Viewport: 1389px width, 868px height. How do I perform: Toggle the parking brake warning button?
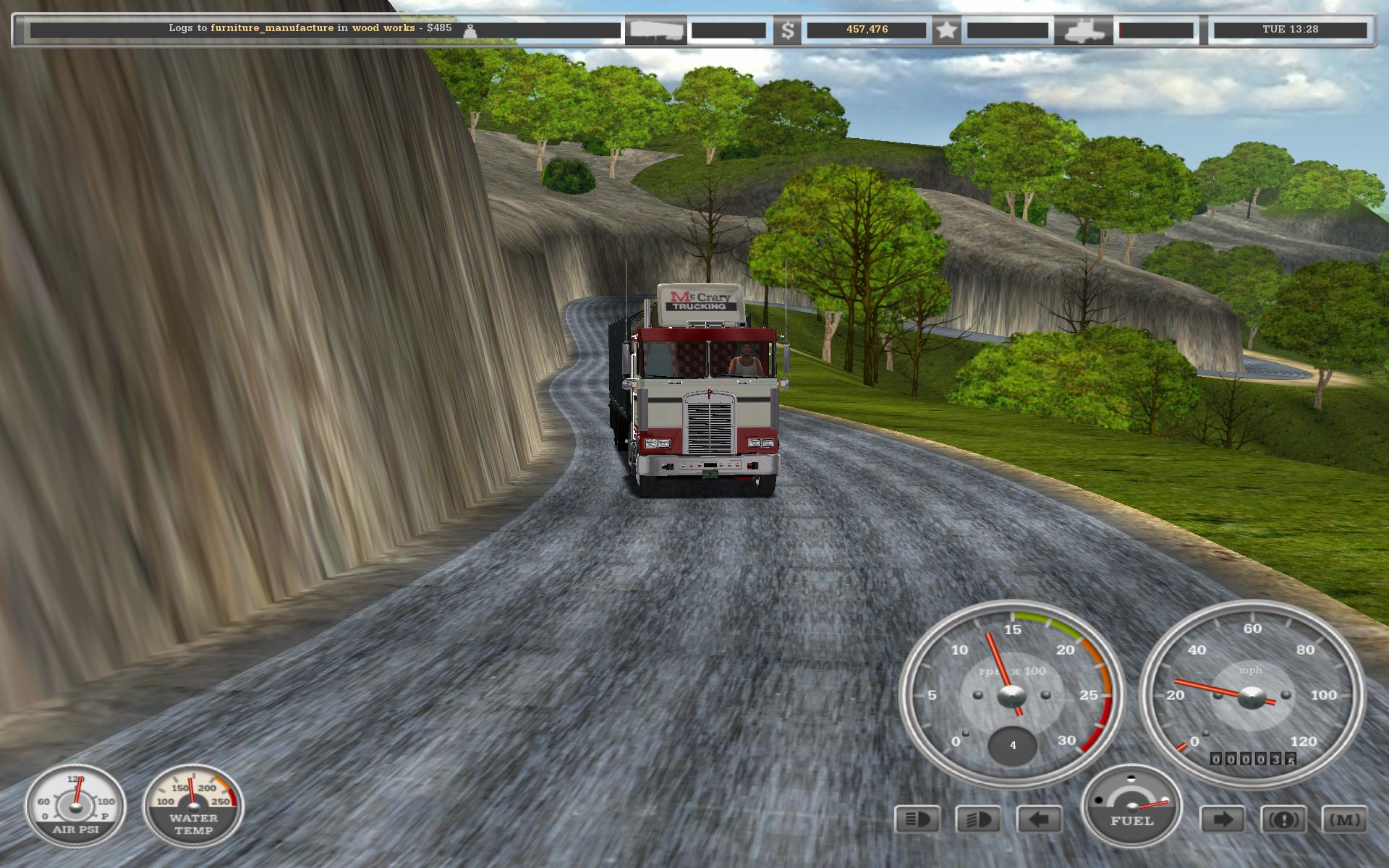point(1283,820)
